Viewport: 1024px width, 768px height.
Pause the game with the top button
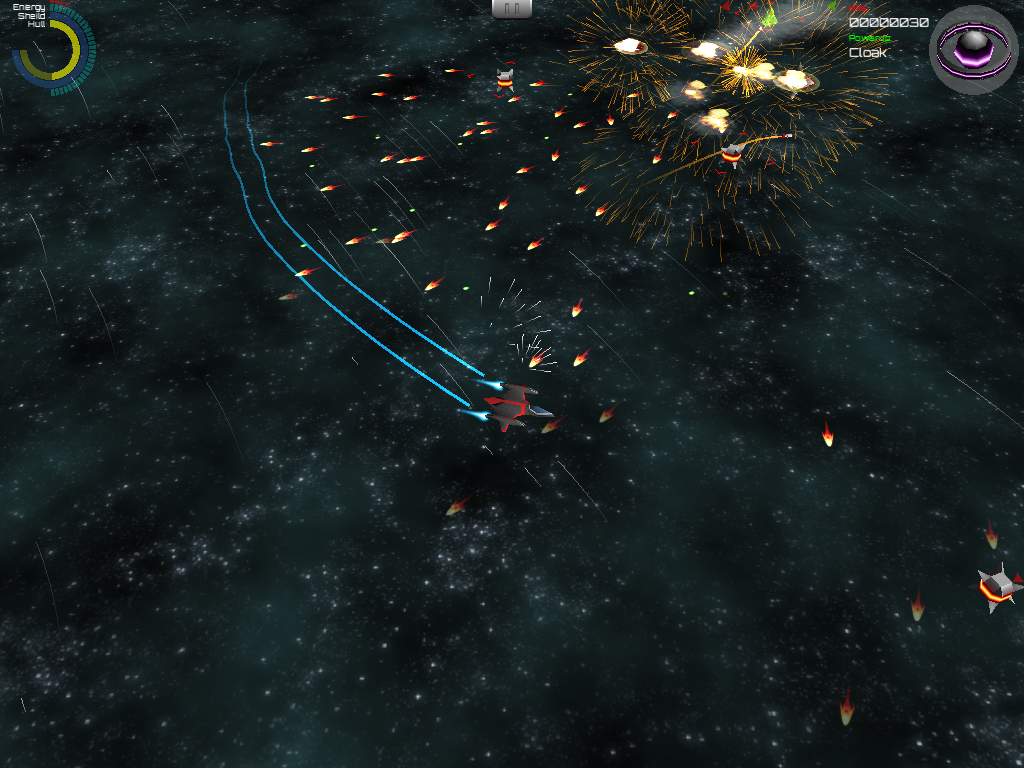click(512, 8)
